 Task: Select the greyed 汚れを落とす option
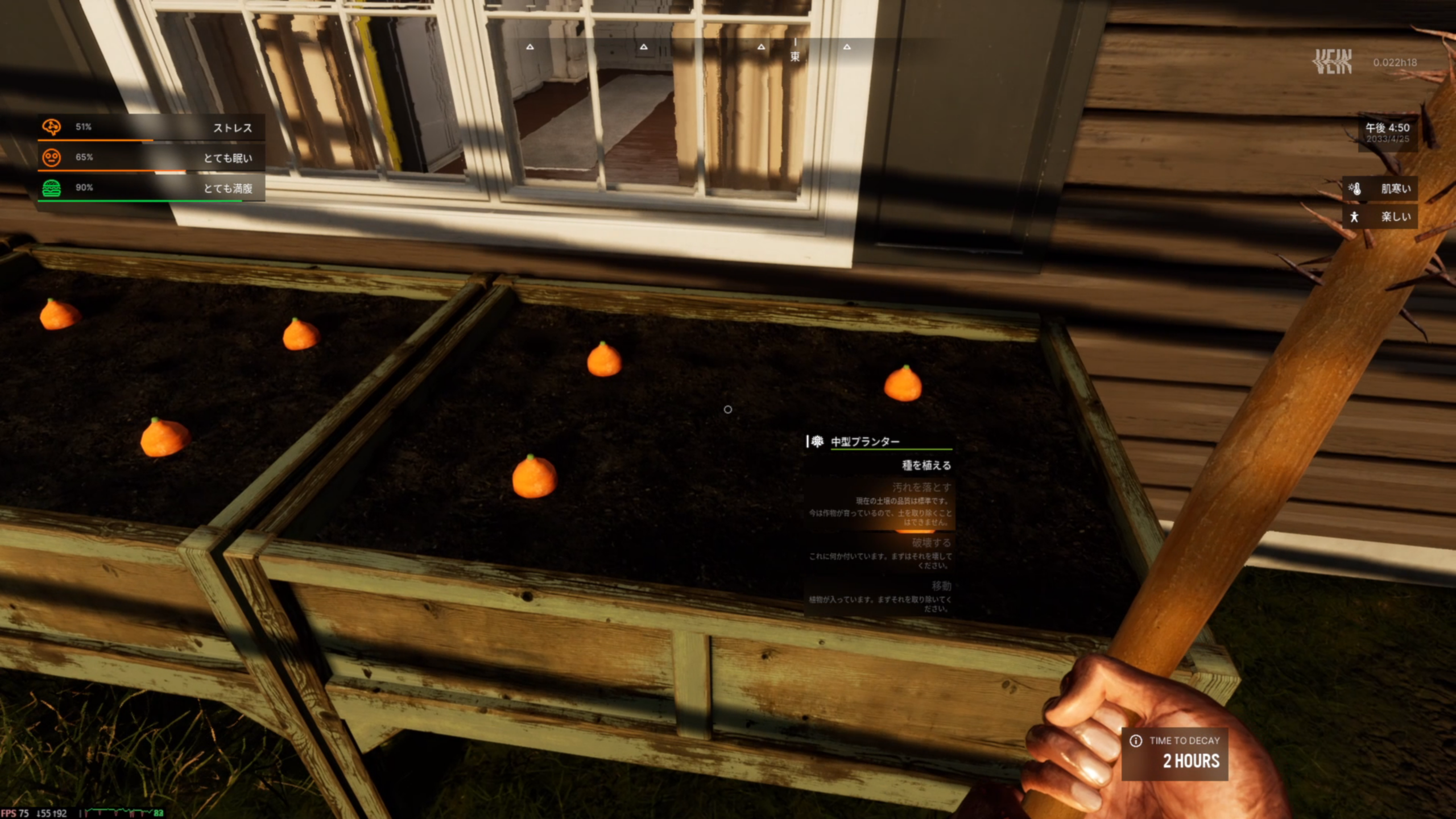[921, 487]
